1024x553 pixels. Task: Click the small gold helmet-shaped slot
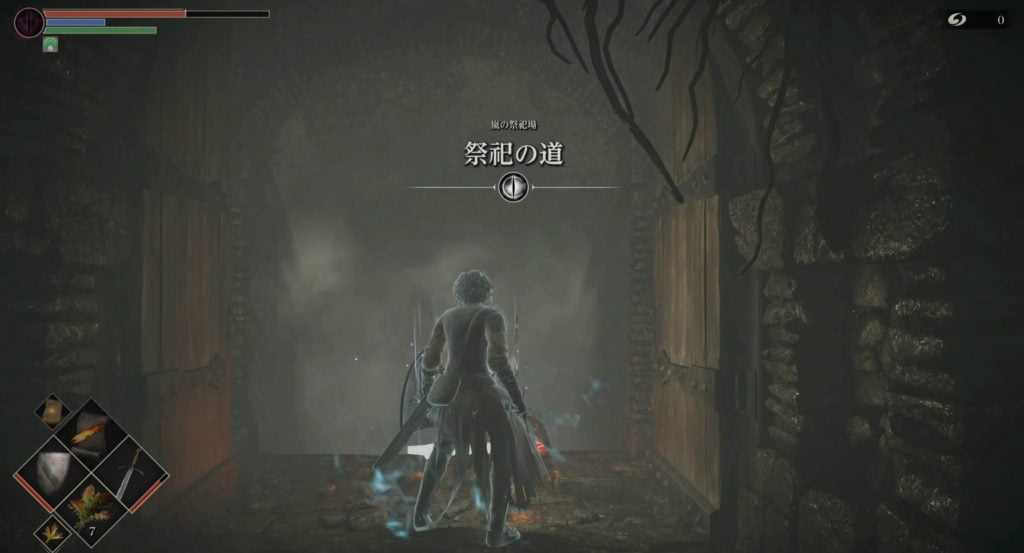[x=51, y=410]
